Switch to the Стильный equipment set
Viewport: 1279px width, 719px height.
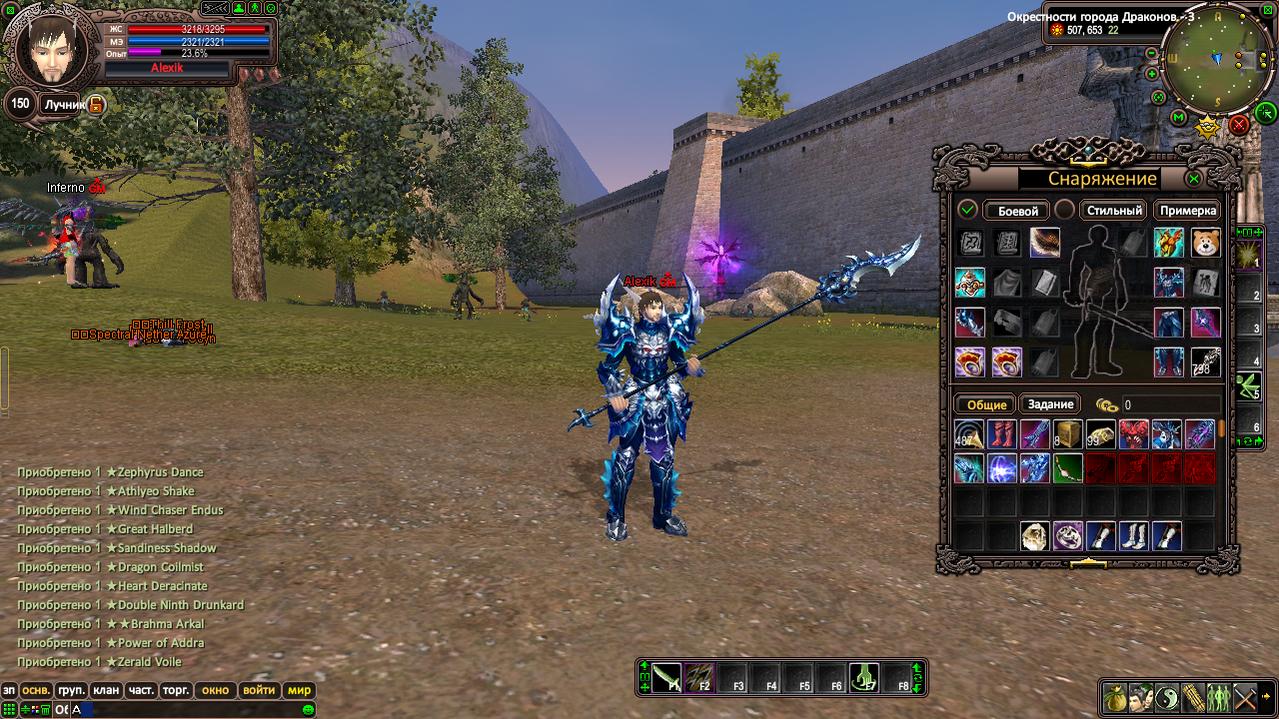pos(1114,210)
